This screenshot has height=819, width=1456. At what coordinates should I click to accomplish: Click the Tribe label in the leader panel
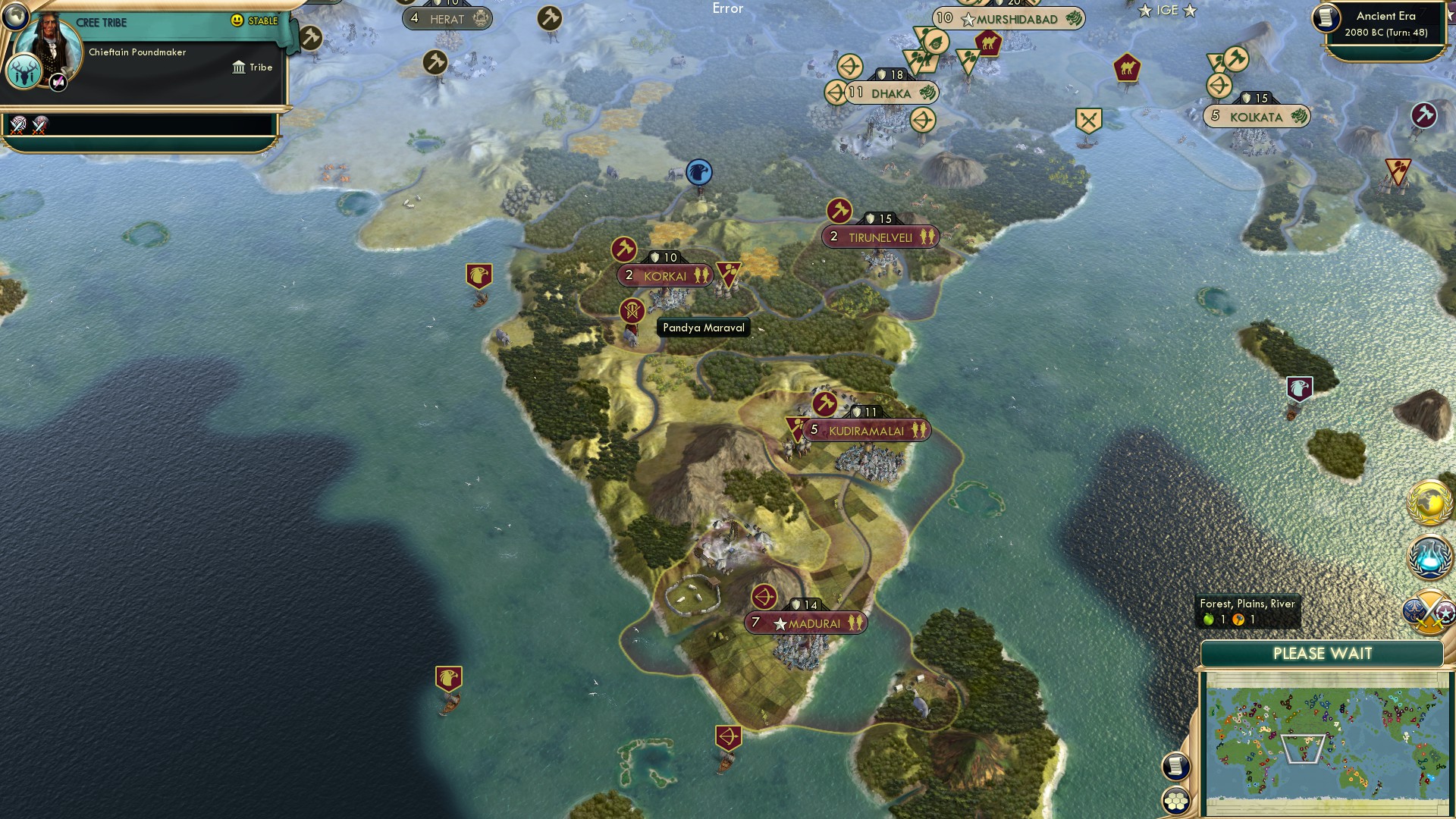point(261,67)
